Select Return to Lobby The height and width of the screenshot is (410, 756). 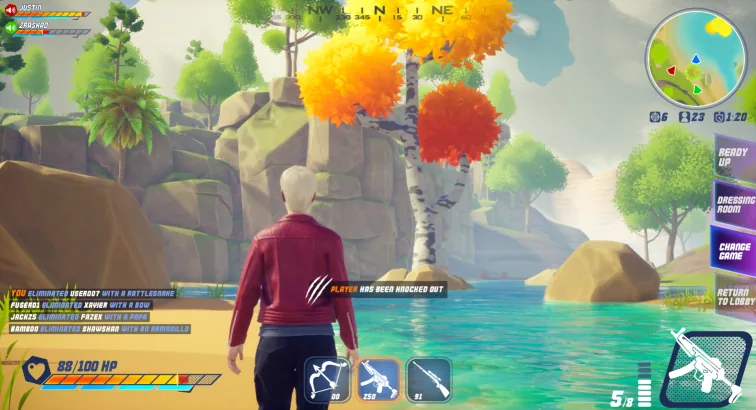[x=735, y=294]
